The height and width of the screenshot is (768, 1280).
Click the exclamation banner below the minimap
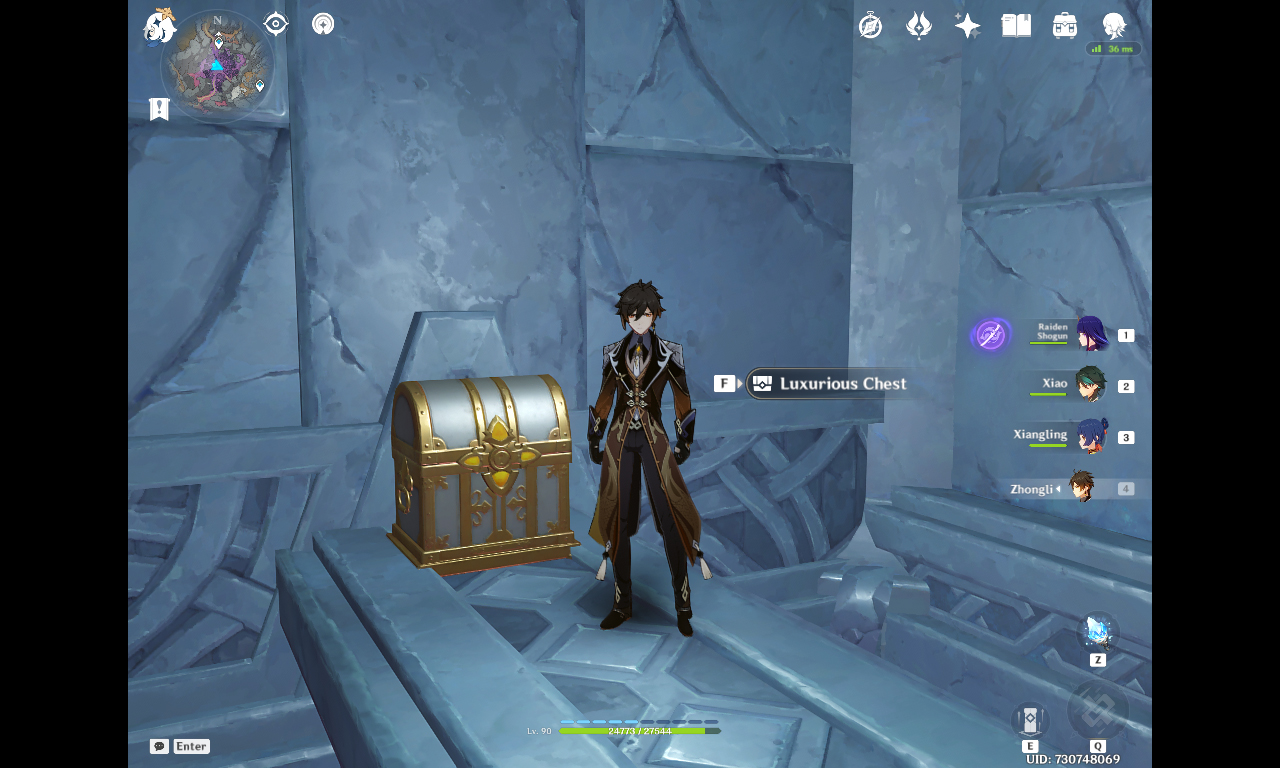[159, 107]
